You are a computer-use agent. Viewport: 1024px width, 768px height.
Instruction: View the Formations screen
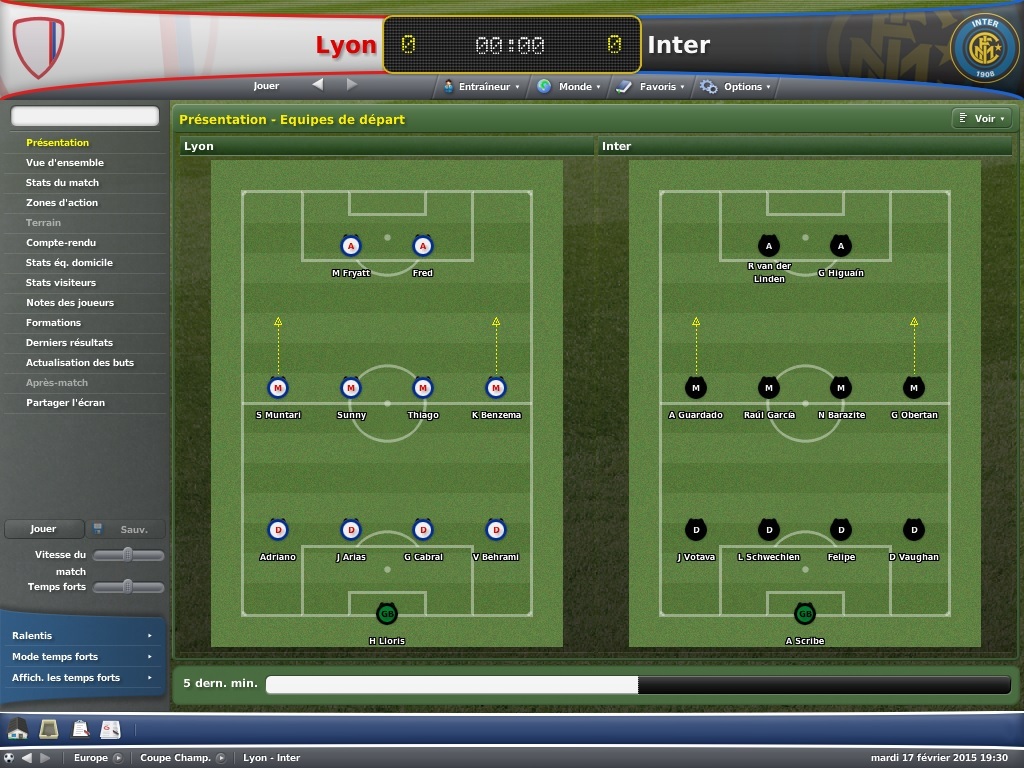pyautogui.click(x=54, y=323)
